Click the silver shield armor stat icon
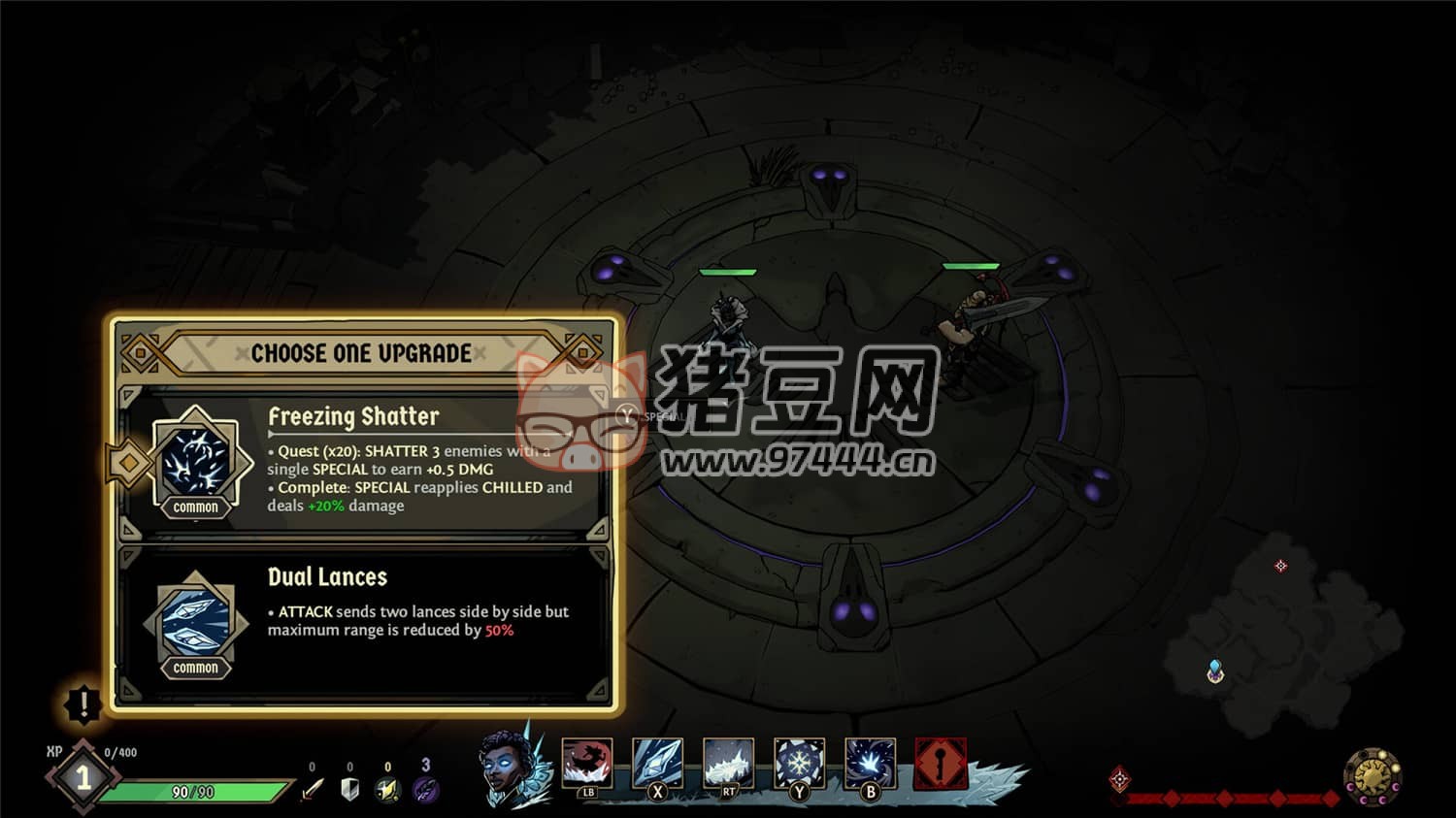Image resolution: width=1456 pixels, height=818 pixels. [x=350, y=789]
